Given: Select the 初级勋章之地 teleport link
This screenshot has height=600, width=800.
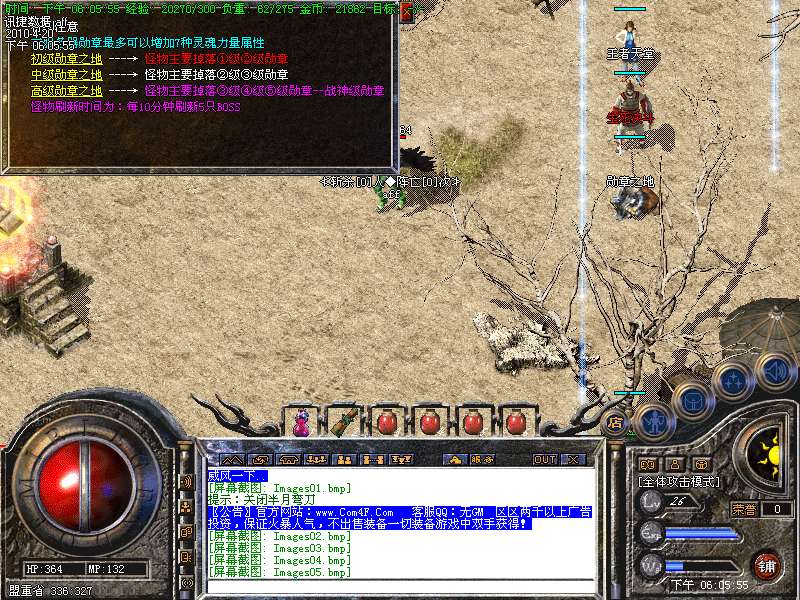Looking at the screenshot, I should click(x=66, y=59).
